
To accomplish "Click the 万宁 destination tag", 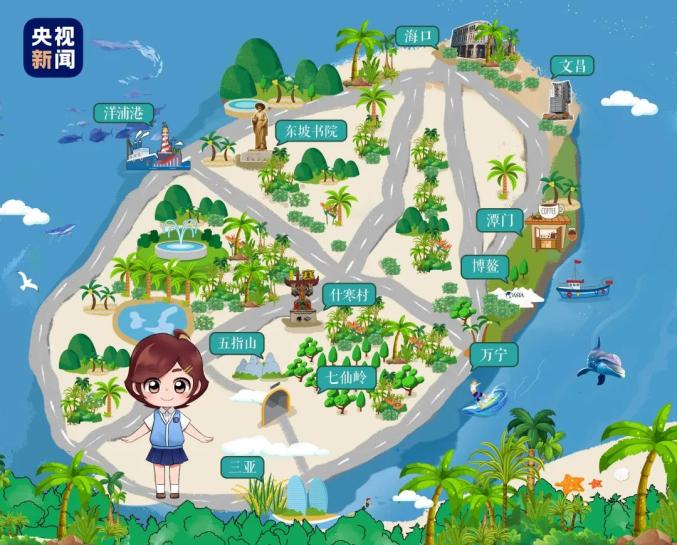I will coord(492,354).
